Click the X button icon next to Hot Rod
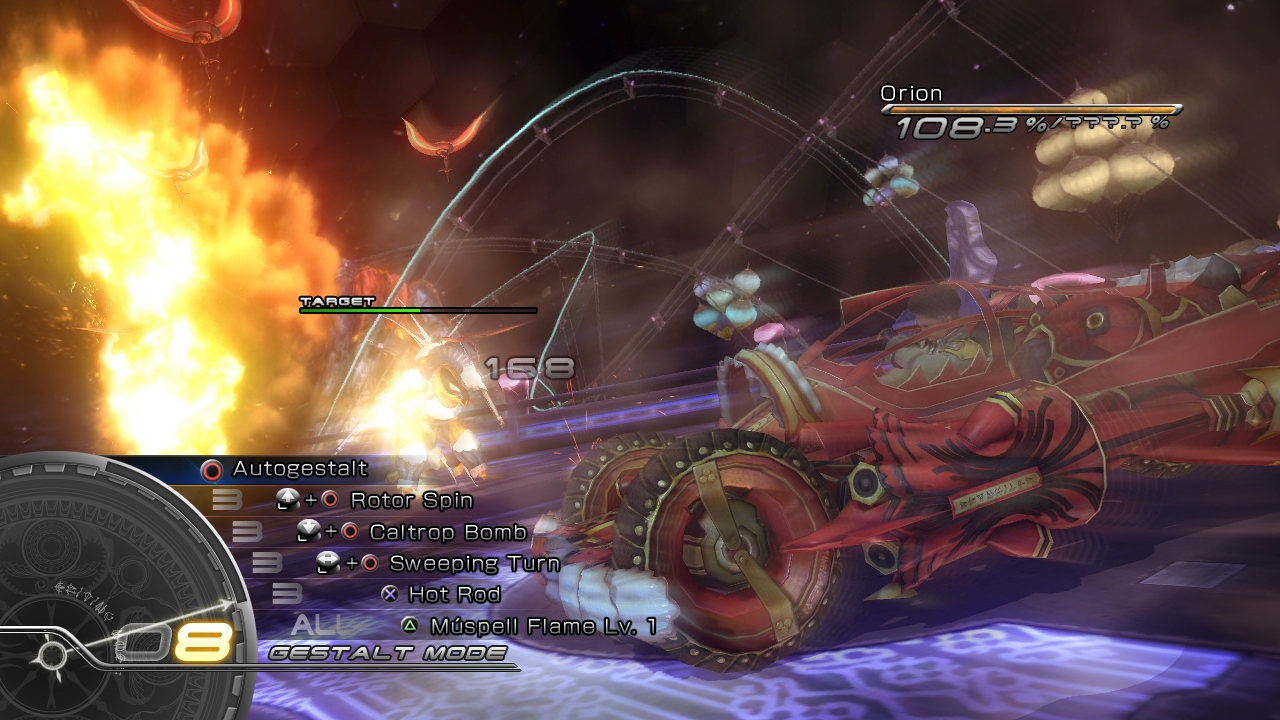Screen dimensions: 1280x720 point(388,596)
